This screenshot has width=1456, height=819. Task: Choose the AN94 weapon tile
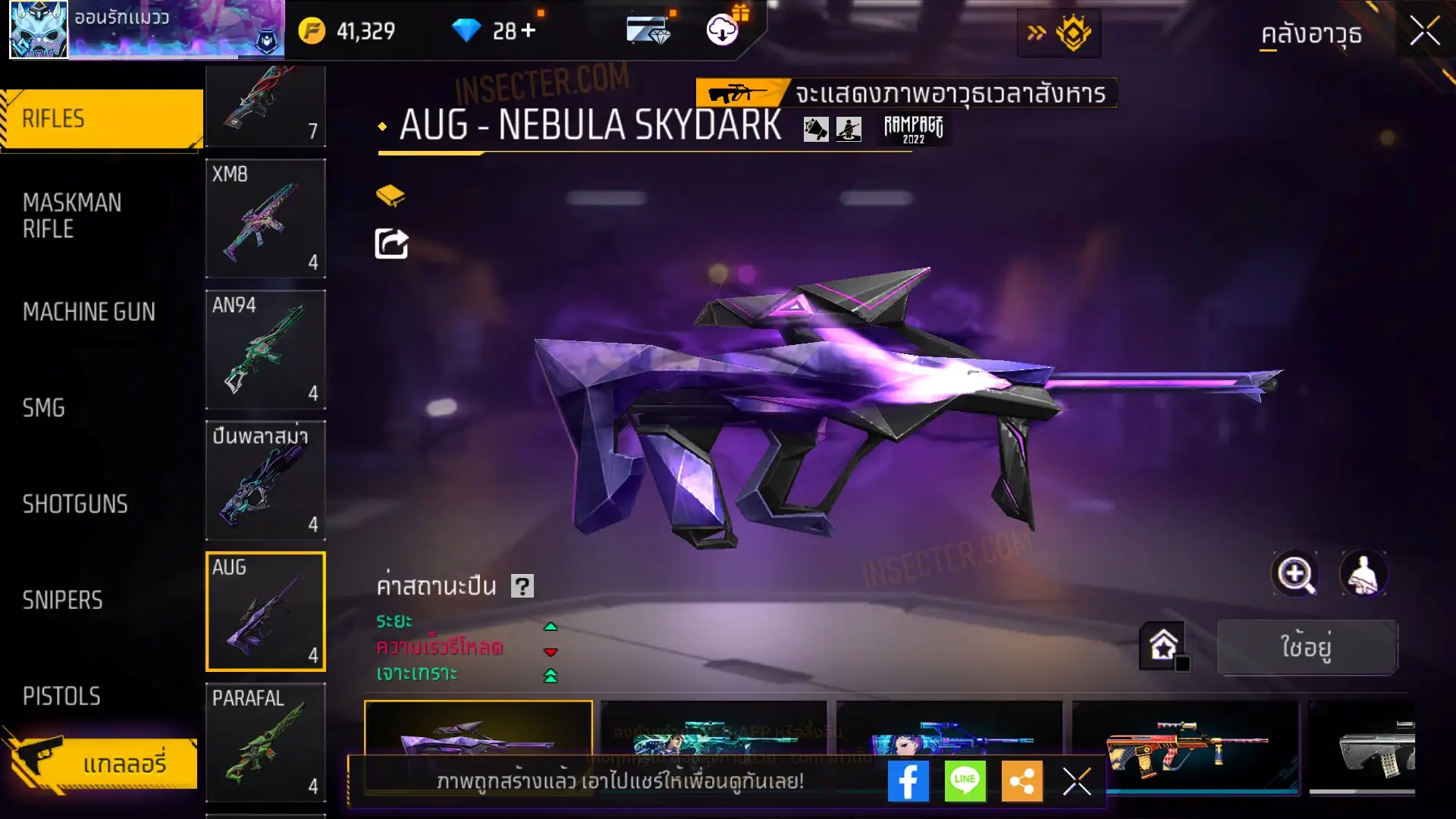265,350
